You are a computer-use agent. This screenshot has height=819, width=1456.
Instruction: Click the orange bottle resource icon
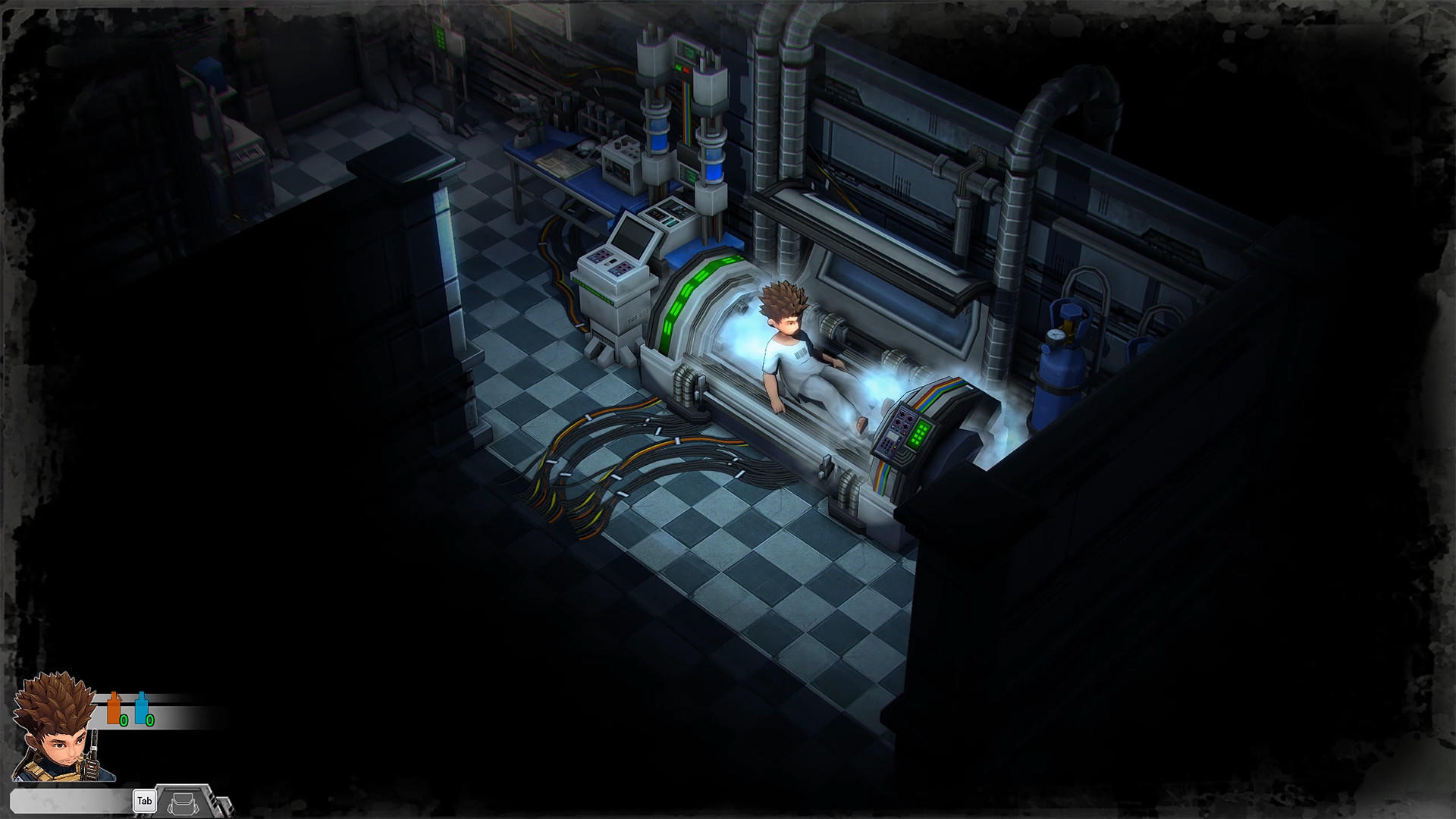114,708
